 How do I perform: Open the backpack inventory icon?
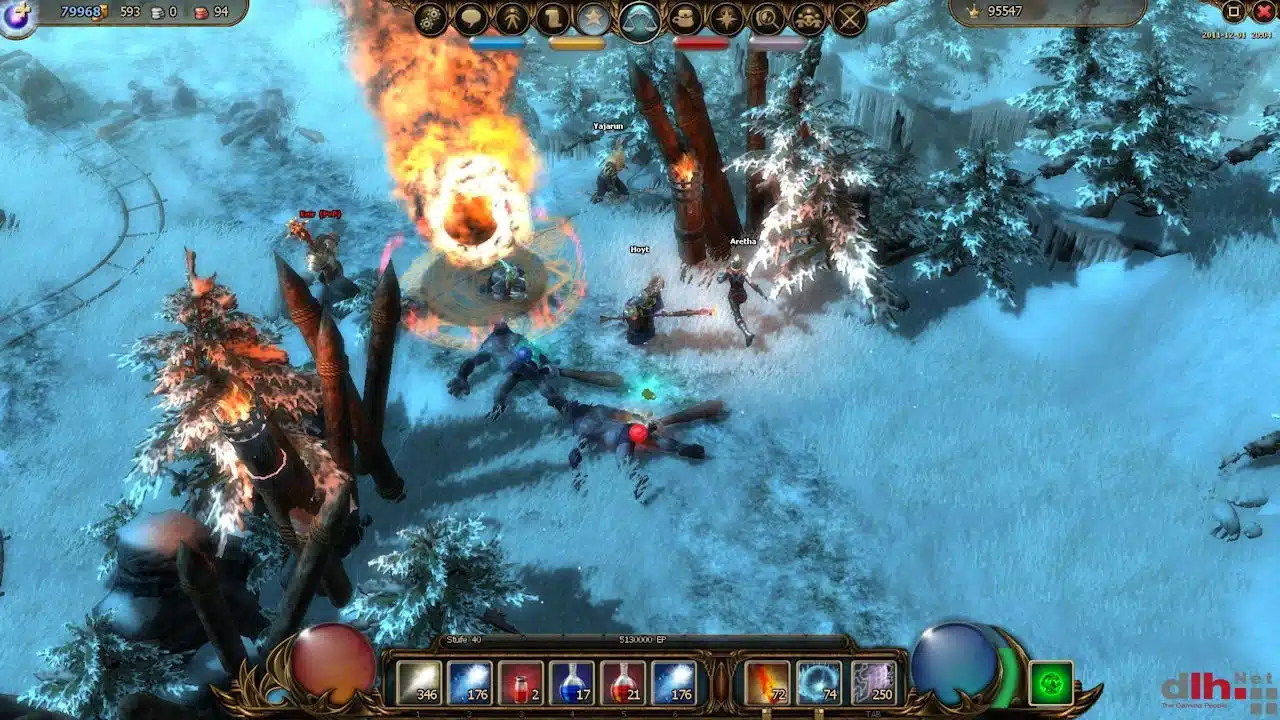pos(685,17)
